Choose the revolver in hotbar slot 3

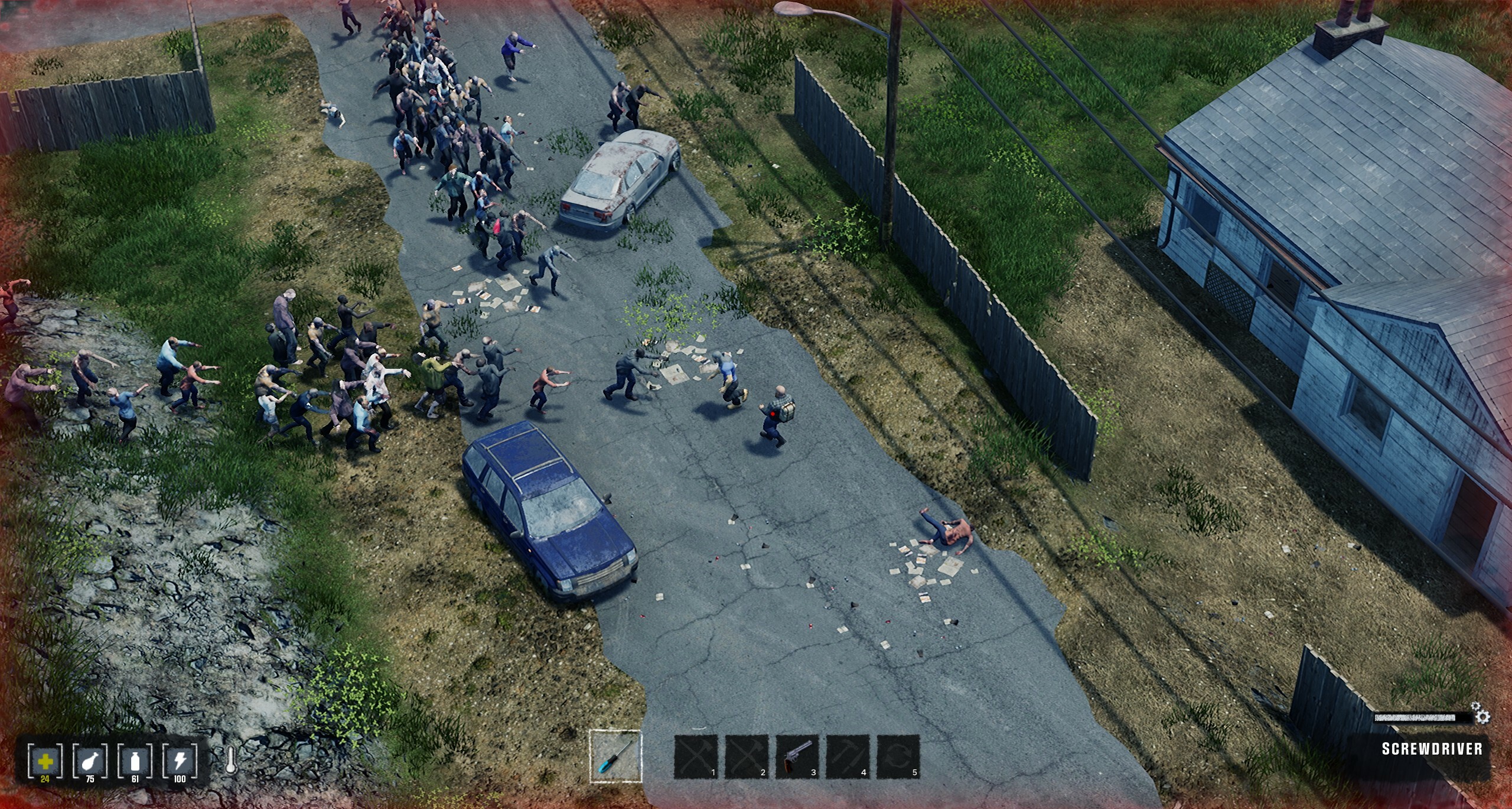tap(797, 757)
